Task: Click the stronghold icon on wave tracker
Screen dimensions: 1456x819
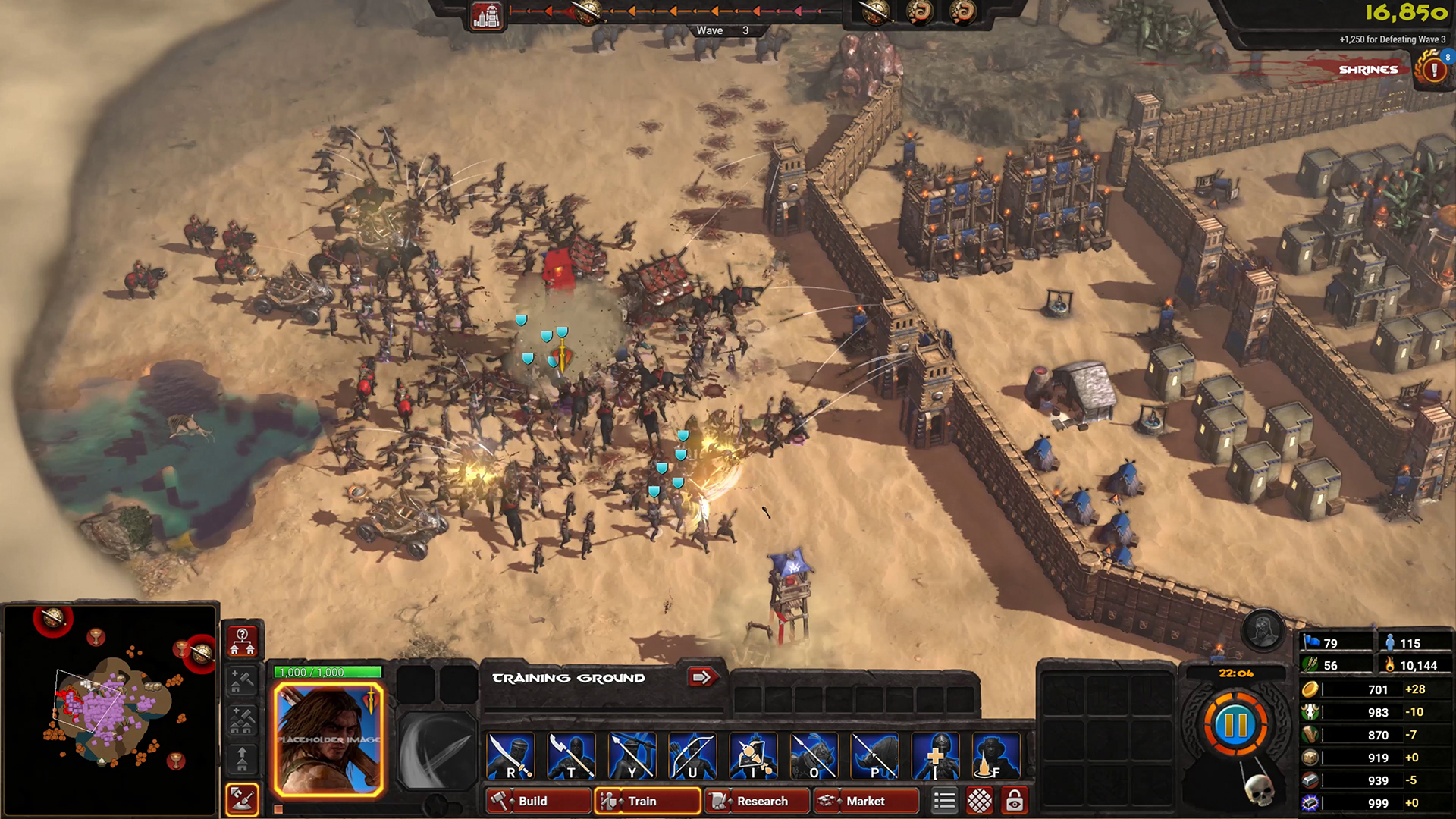Action: click(x=486, y=15)
